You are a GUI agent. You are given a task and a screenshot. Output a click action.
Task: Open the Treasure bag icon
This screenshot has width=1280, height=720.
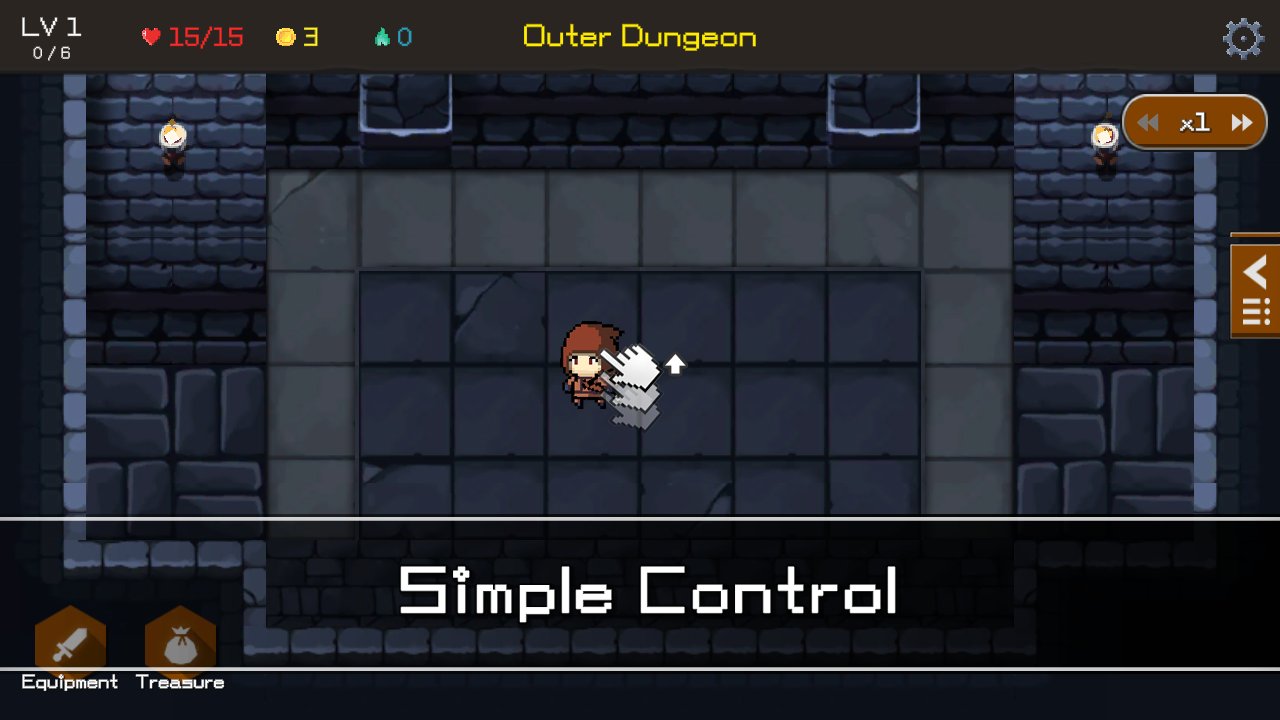[181, 640]
